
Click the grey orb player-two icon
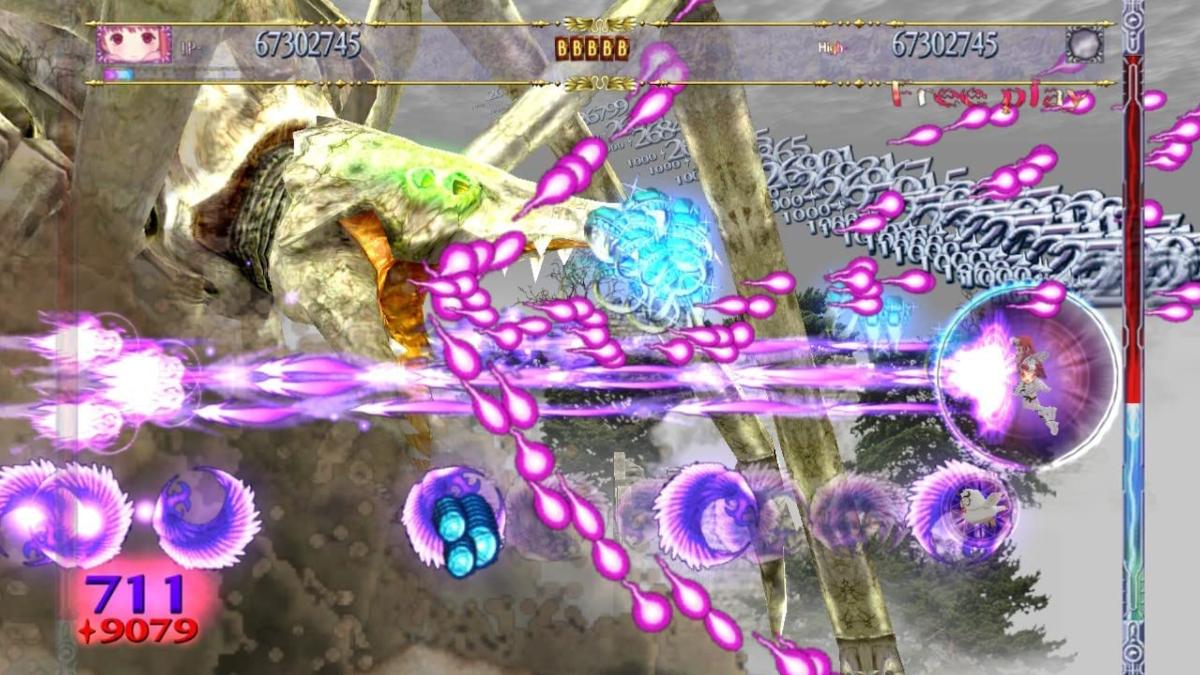click(1084, 45)
